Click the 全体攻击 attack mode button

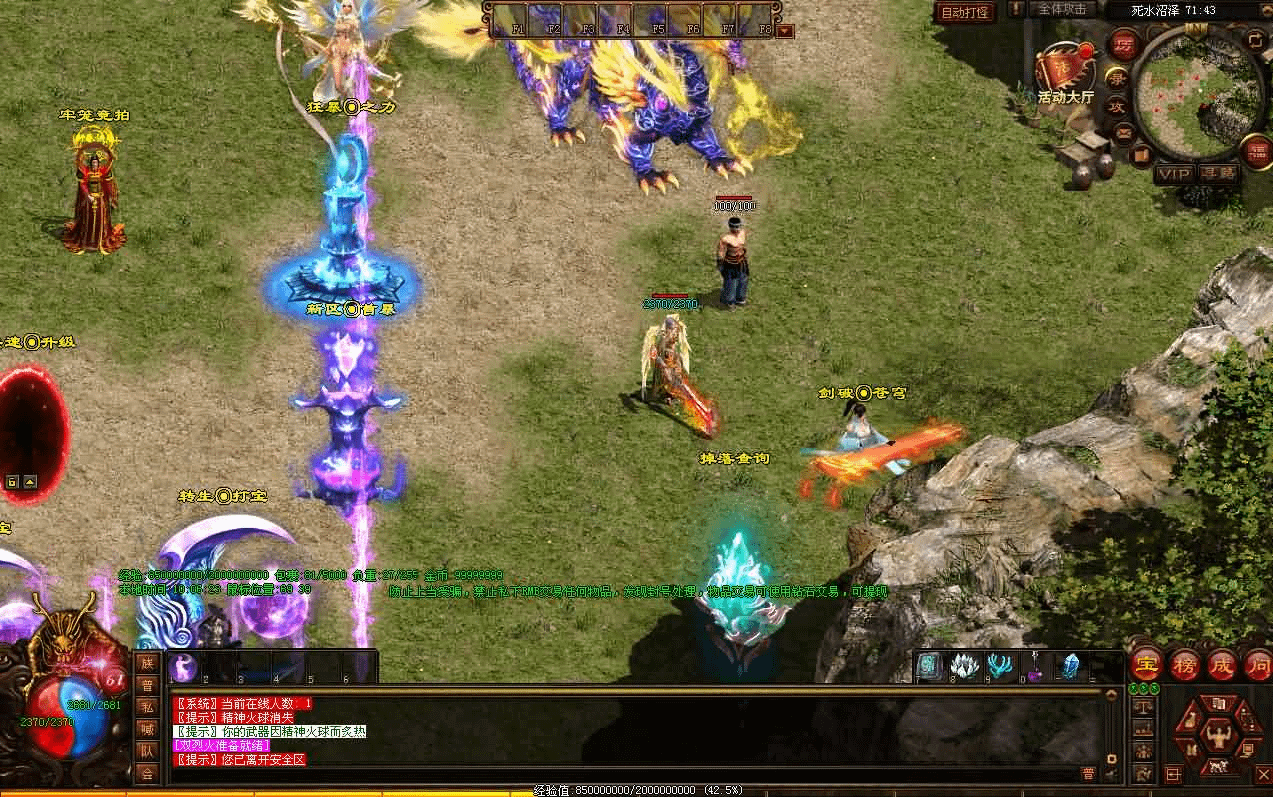point(1062,9)
